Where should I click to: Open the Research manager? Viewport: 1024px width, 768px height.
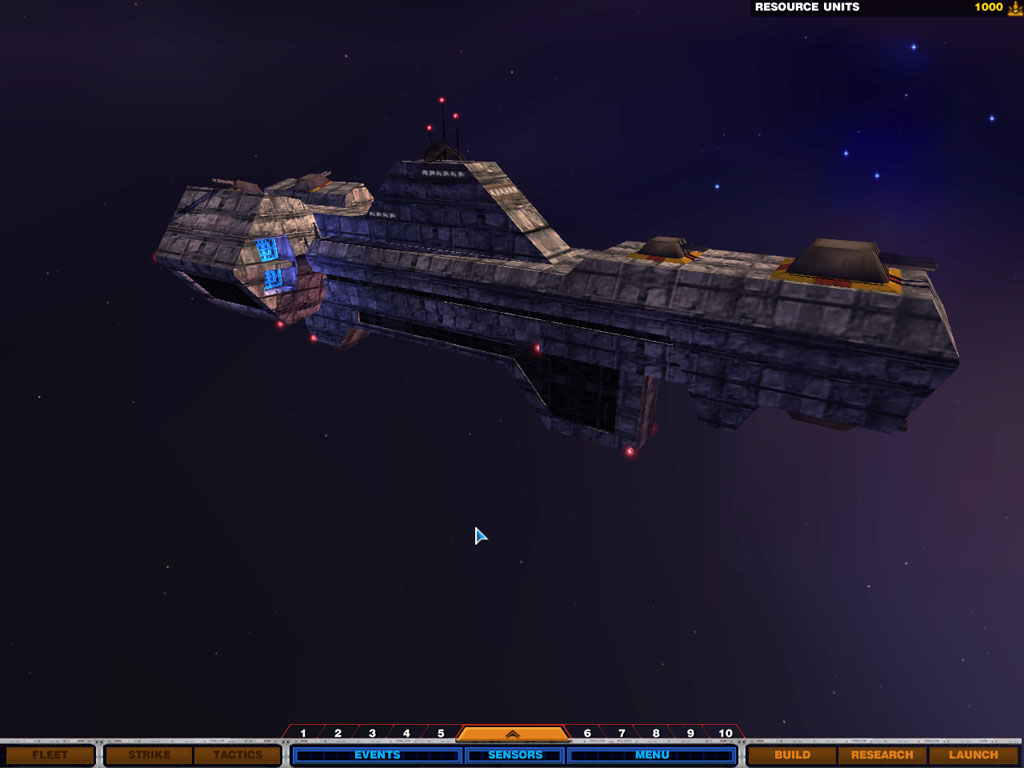click(882, 755)
